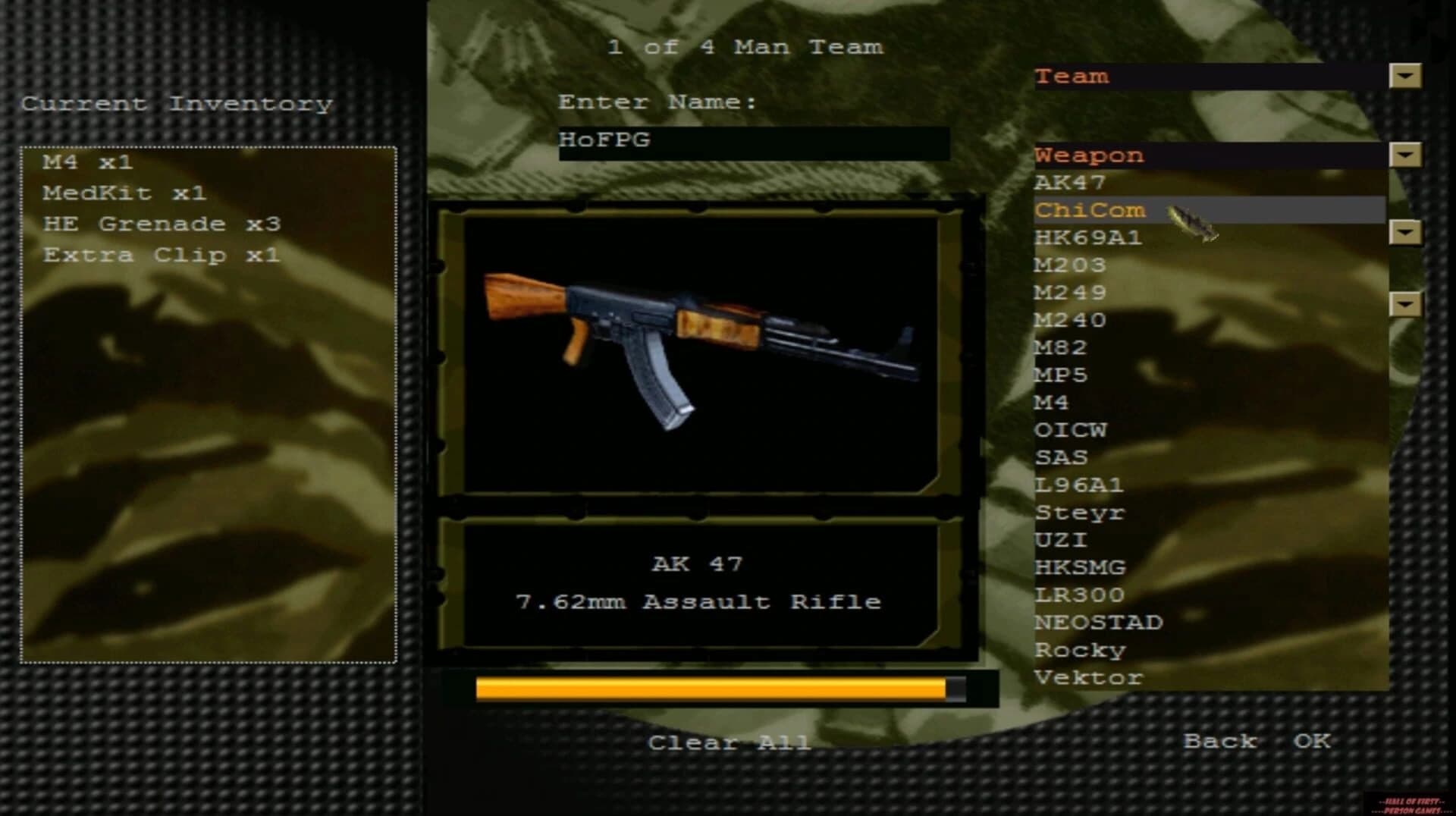Select the OICW weapon entry

(1072, 429)
